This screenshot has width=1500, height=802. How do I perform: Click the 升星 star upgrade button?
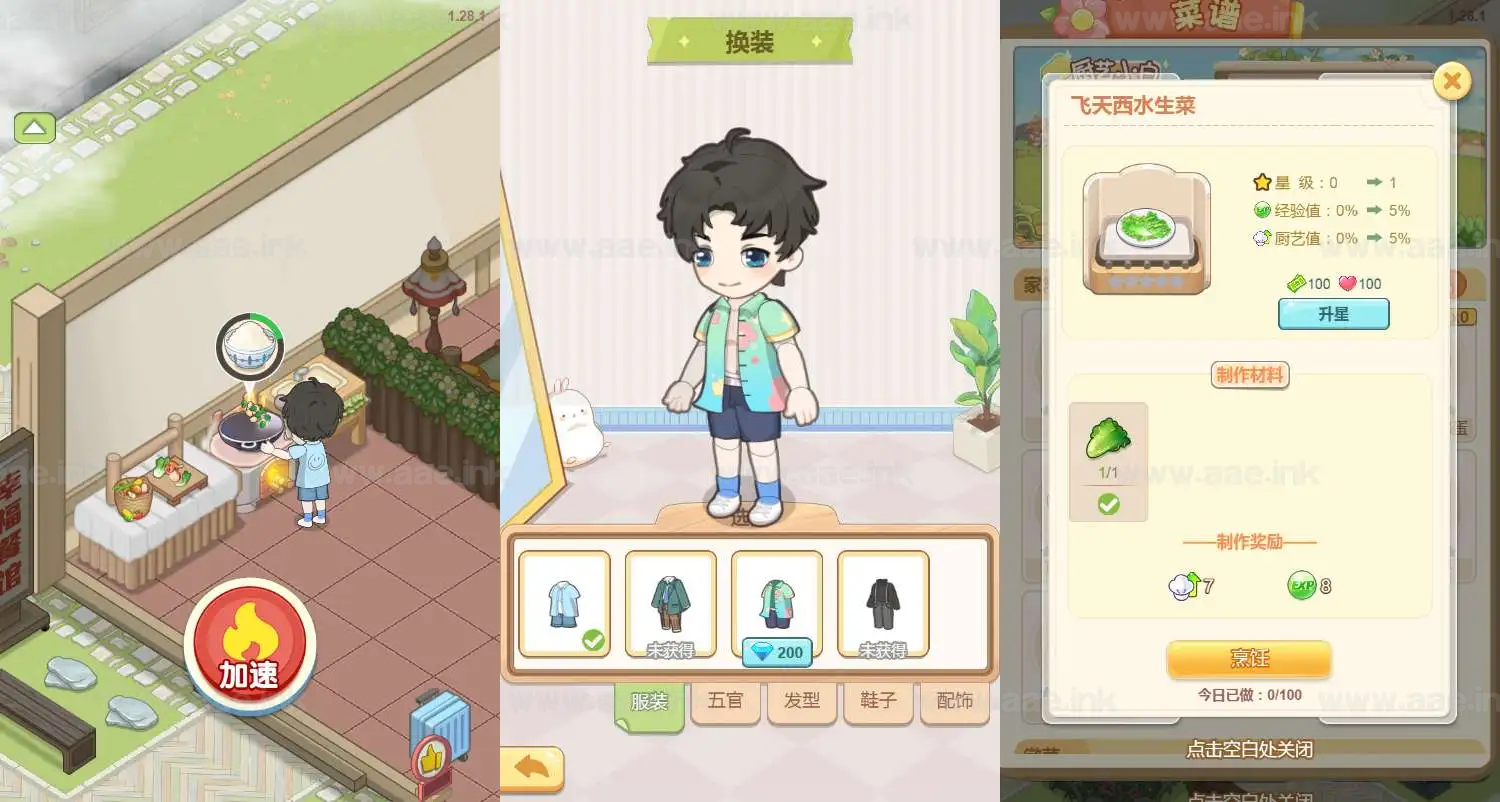pos(1333,313)
